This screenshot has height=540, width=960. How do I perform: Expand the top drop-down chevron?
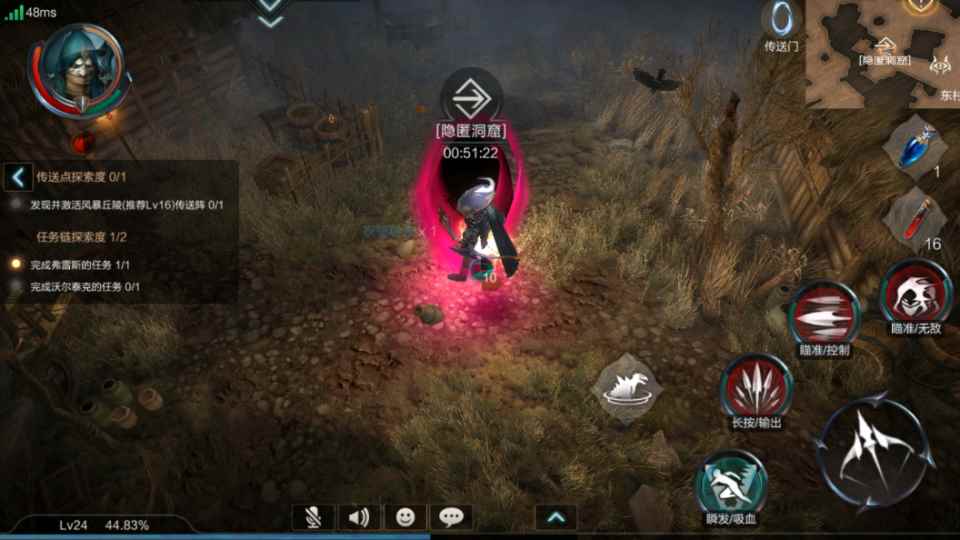[x=269, y=10]
